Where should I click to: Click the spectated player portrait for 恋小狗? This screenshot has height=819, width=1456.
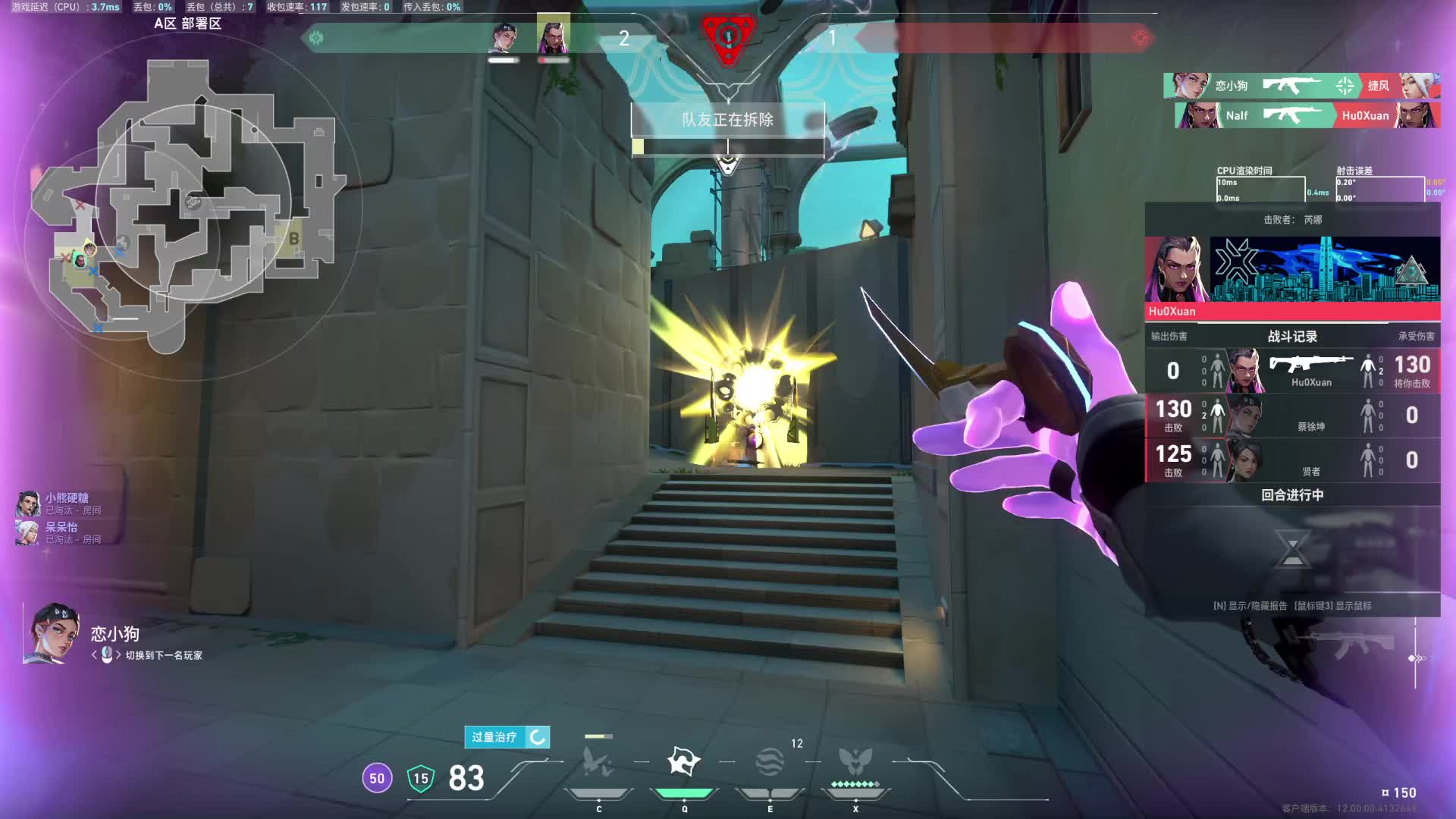53,634
